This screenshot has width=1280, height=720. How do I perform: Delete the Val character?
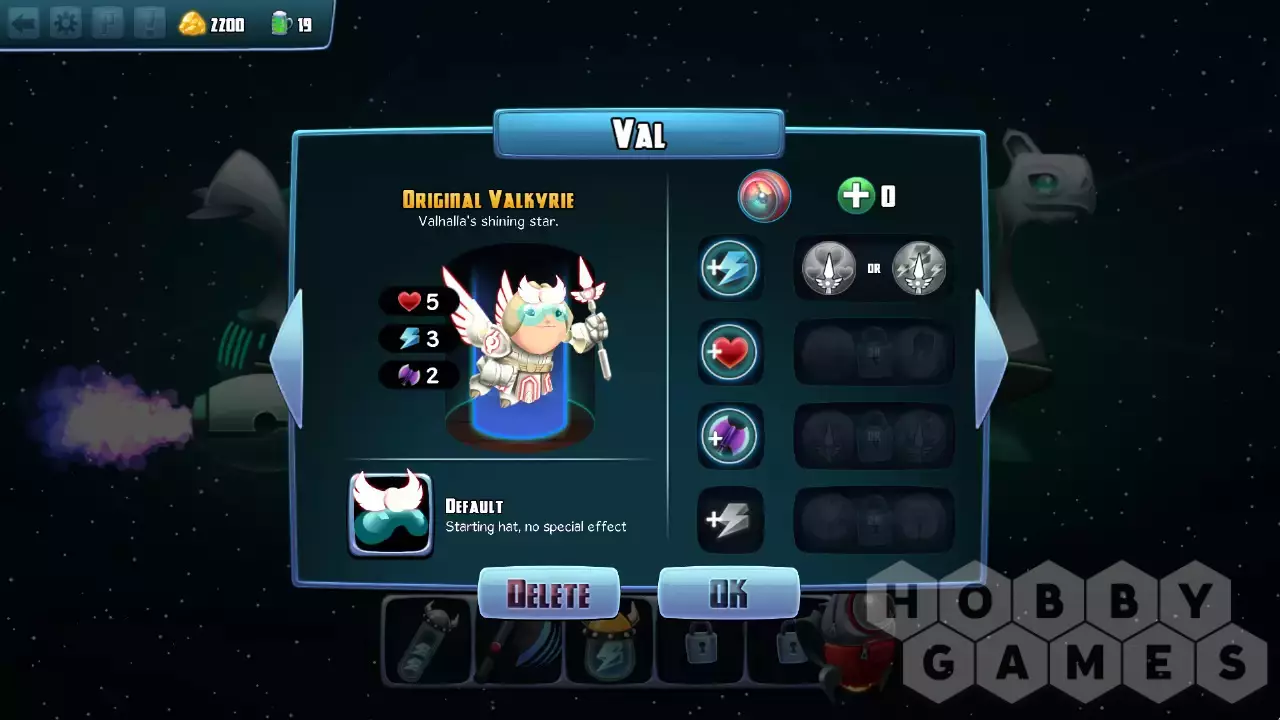(548, 594)
